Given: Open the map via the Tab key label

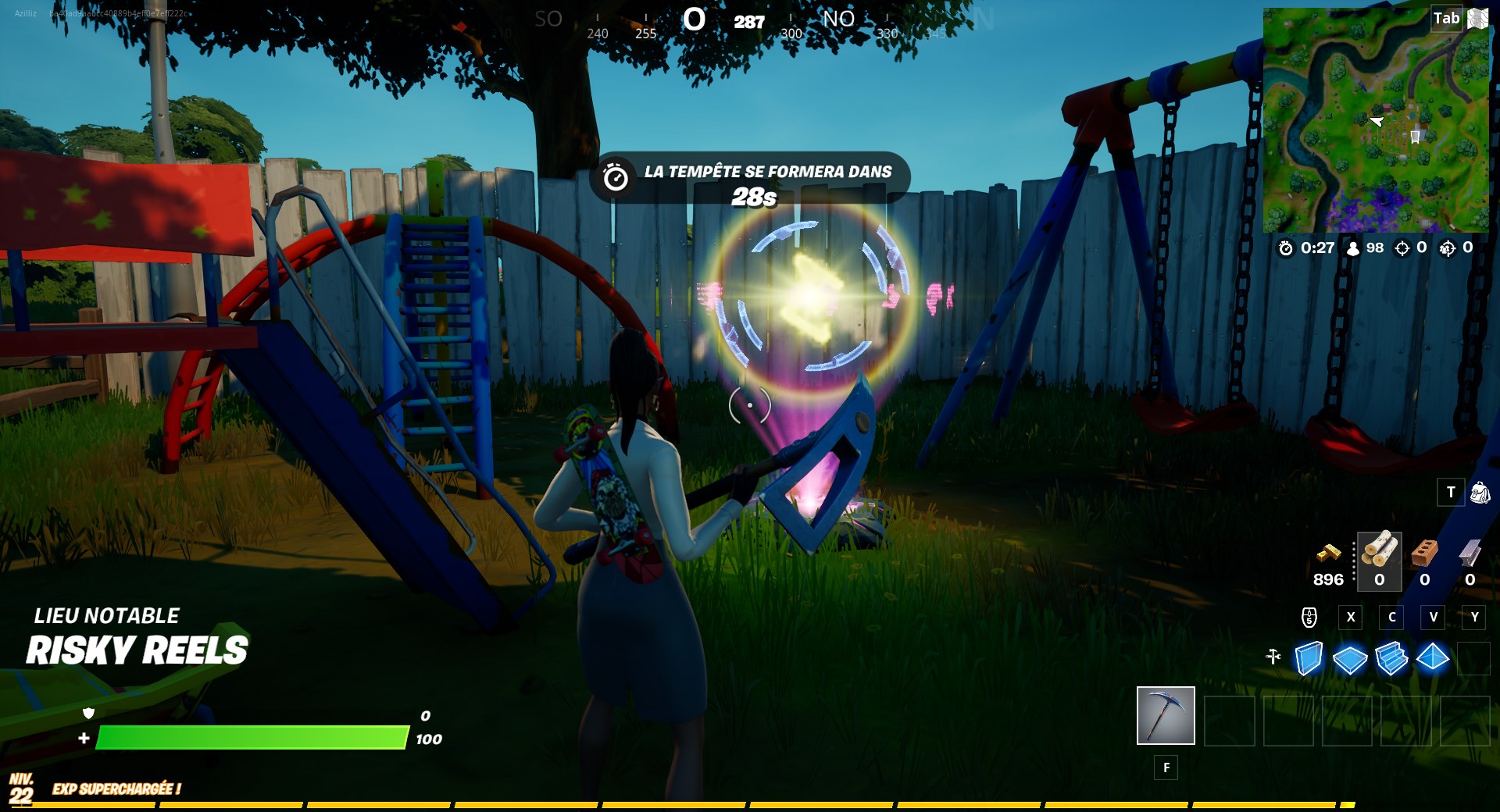Looking at the screenshot, I should click(x=1446, y=18).
